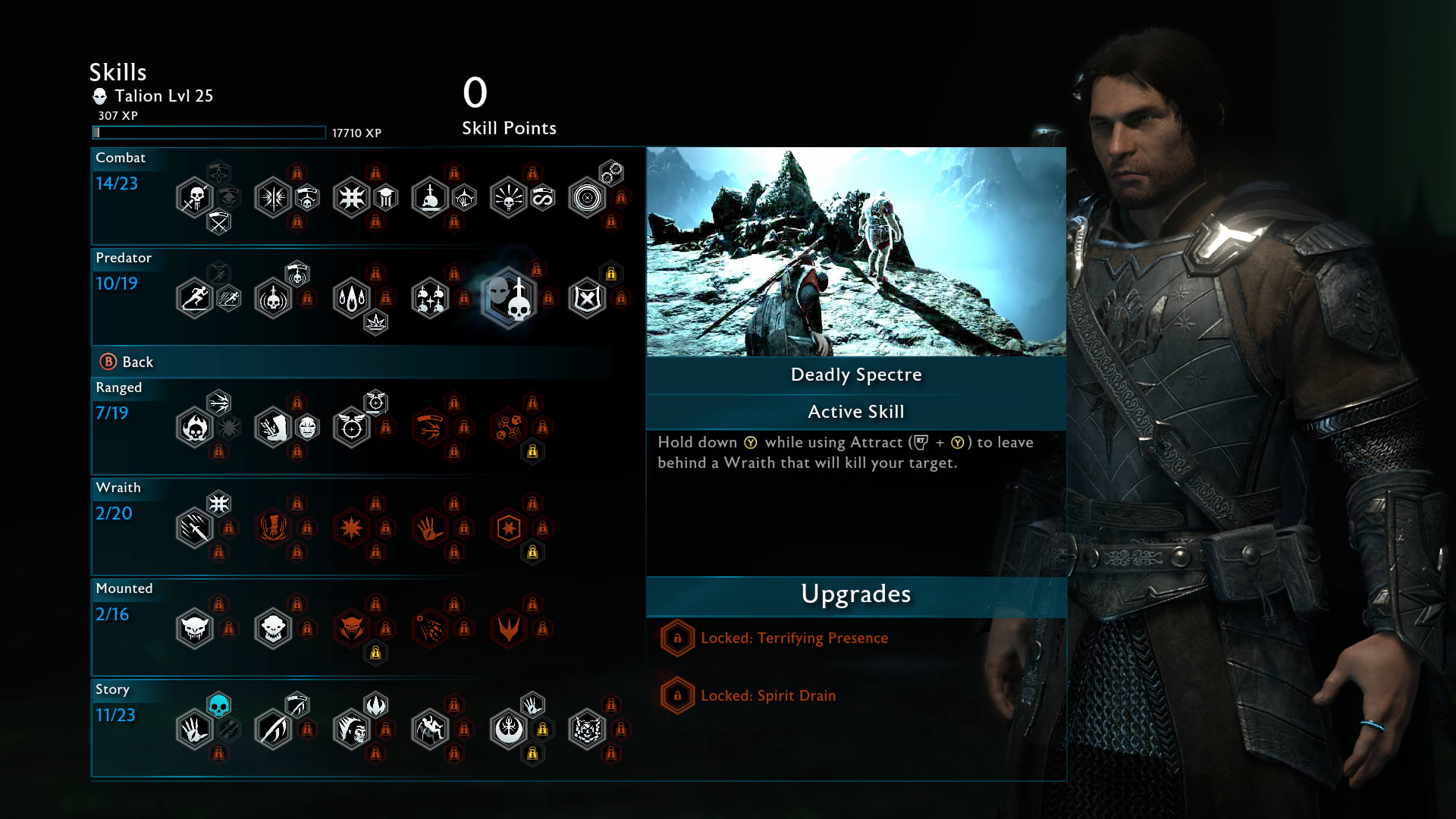Select the three flame drops Predator skill
The image size is (1456, 819).
pyautogui.click(x=351, y=298)
